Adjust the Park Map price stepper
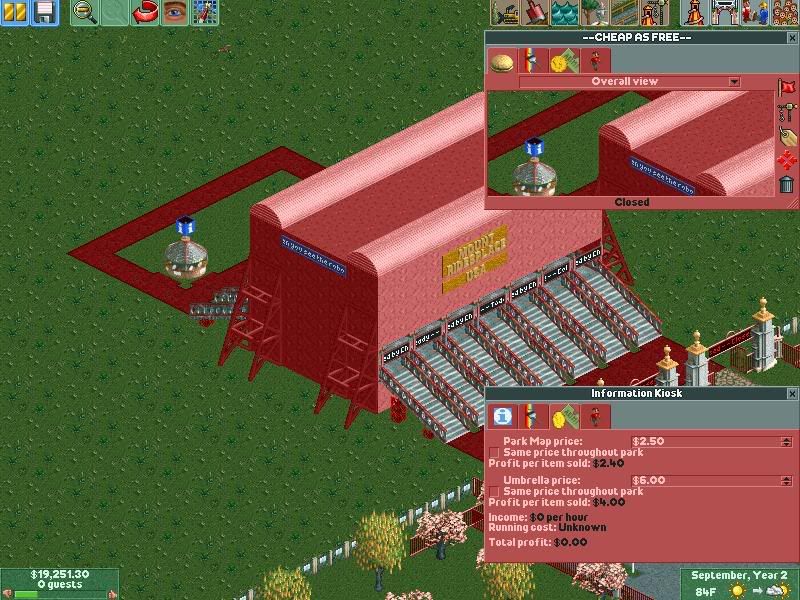Viewport: 800px width, 600px height. coord(786,441)
